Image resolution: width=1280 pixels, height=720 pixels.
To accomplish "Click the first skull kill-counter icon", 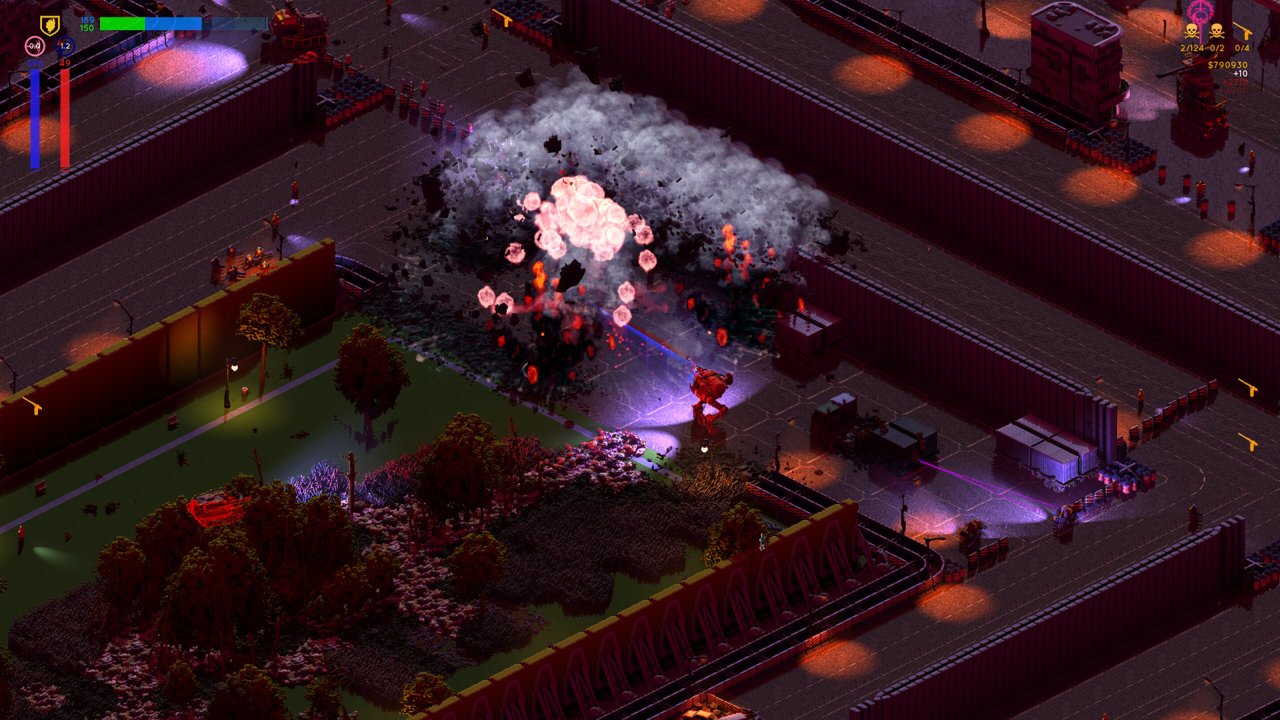I will 1191,31.
